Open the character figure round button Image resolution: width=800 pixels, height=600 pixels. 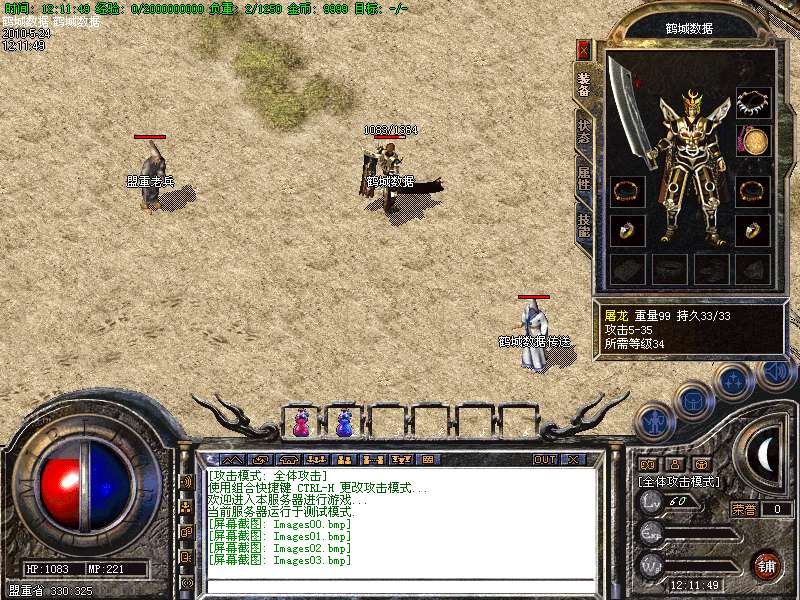654,422
